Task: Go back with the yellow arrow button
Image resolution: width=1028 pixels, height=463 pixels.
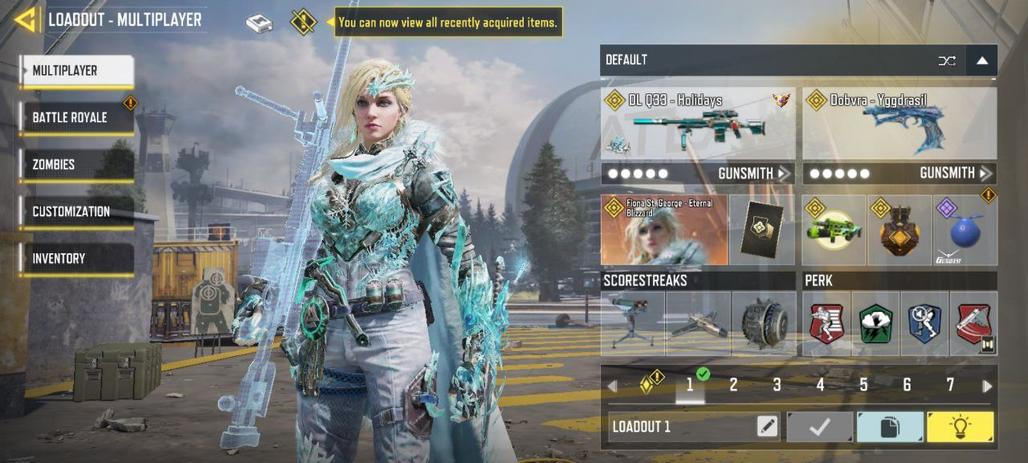Action: (x=24, y=19)
